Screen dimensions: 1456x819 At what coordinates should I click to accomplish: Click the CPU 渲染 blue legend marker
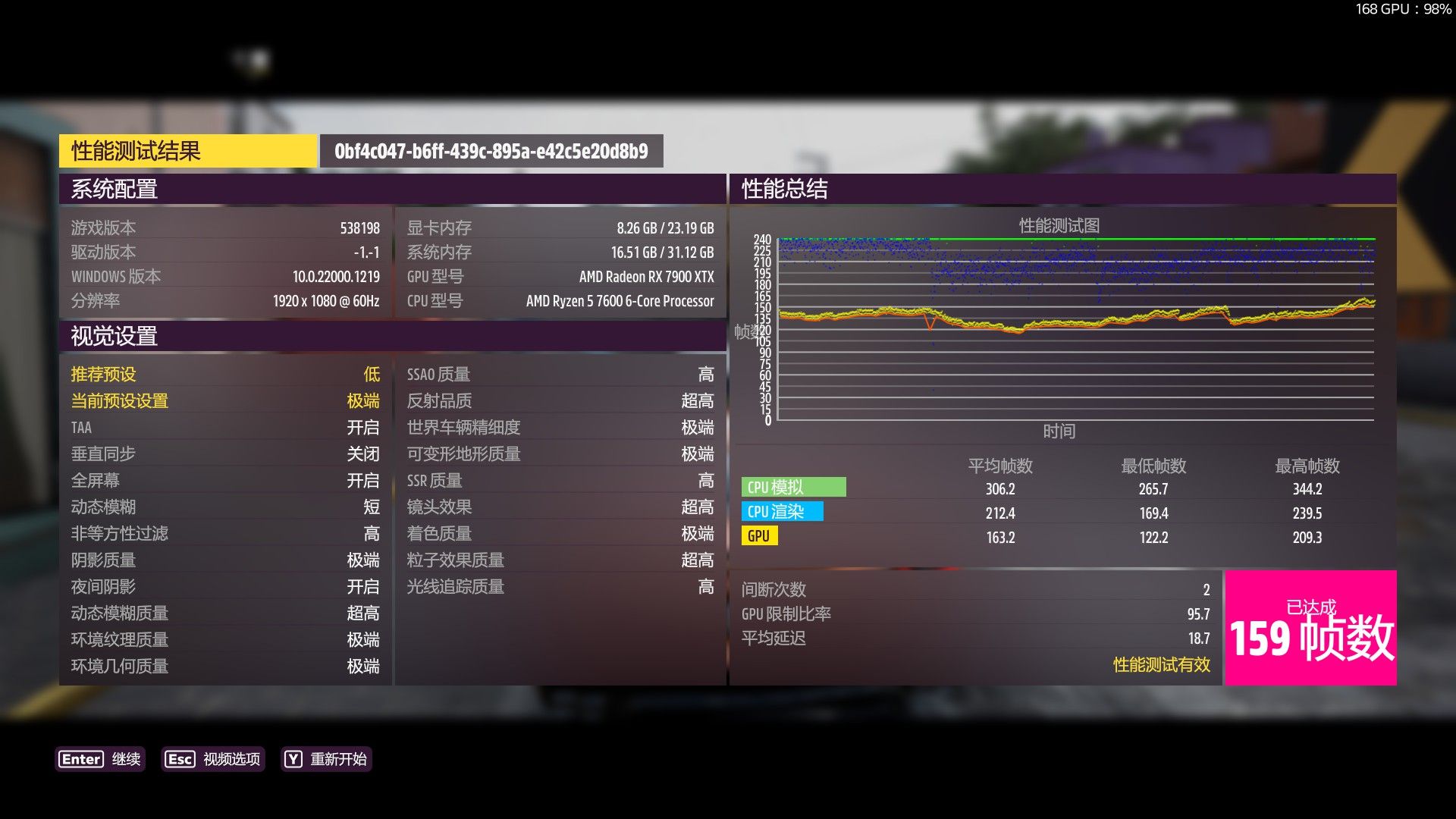coord(783,512)
